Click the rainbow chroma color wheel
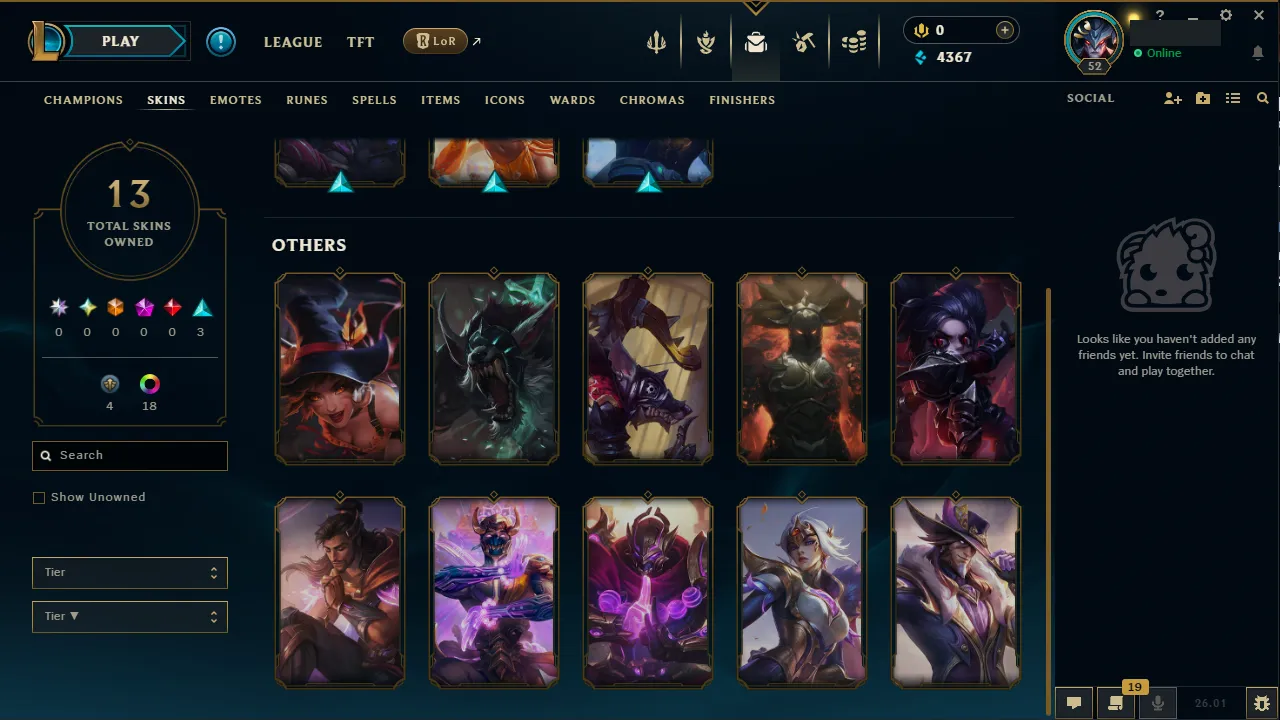 point(149,383)
